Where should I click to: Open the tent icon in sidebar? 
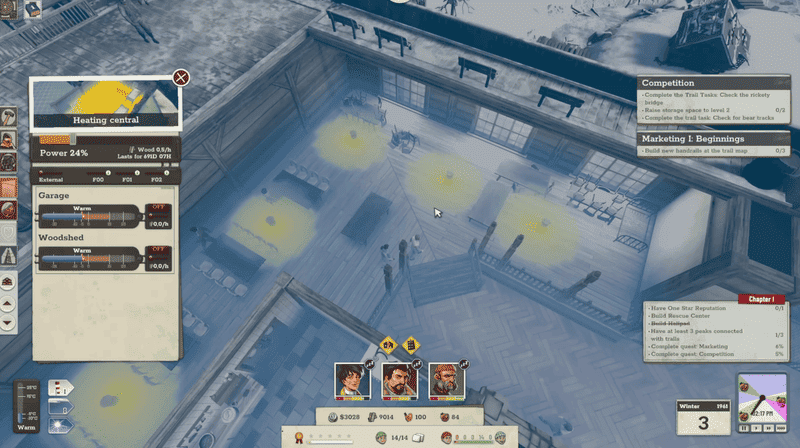click(x=8, y=256)
